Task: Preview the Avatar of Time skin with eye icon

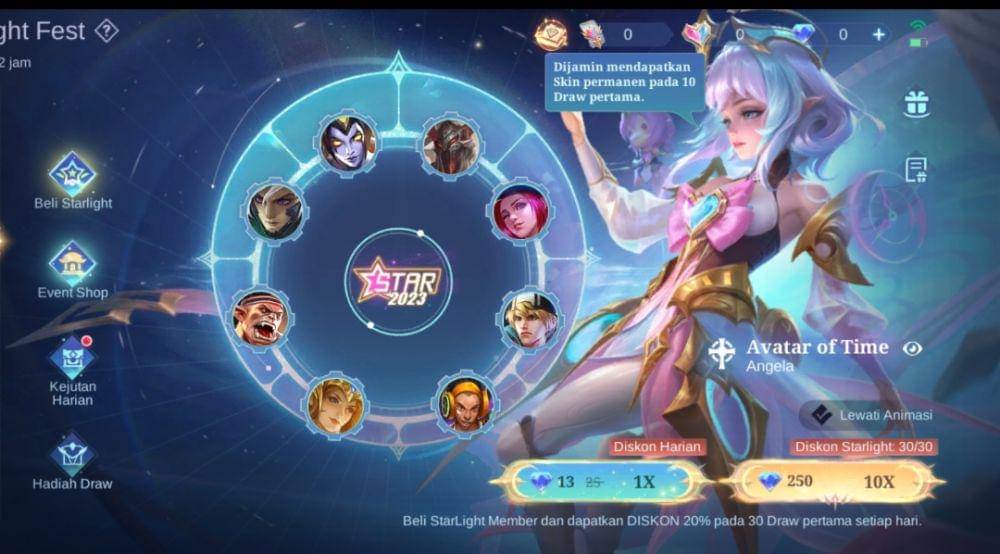Action: (x=911, y=349)
